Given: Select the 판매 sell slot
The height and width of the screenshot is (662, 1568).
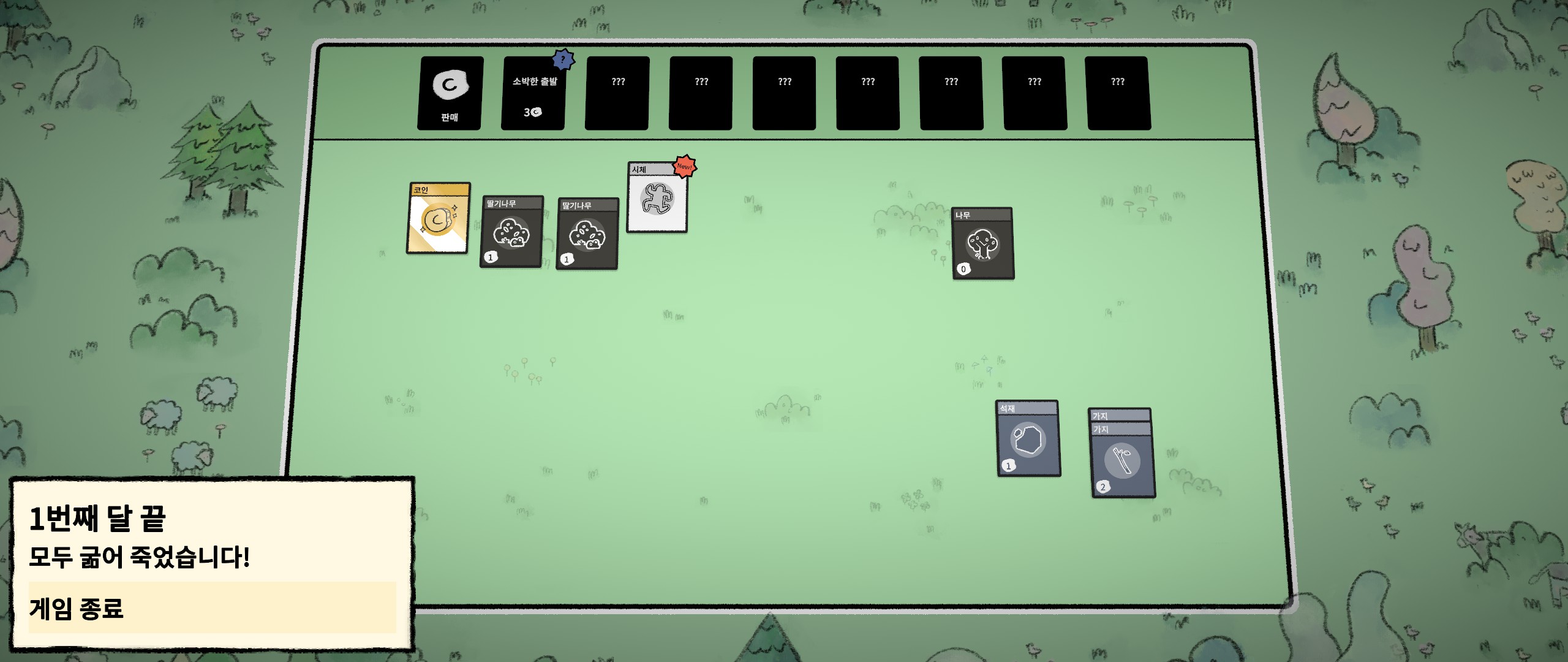Looking at the screenshot, I should [x=450, y=93].
